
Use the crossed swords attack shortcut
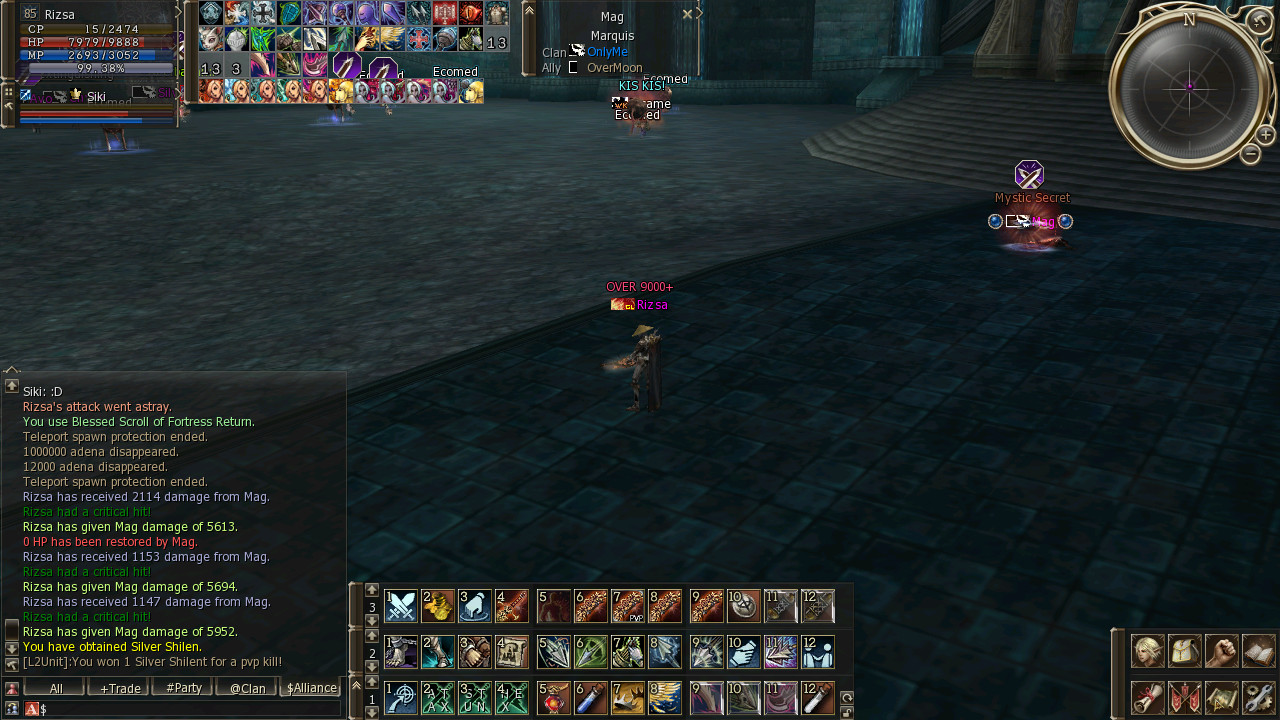[x=401, y=606]
